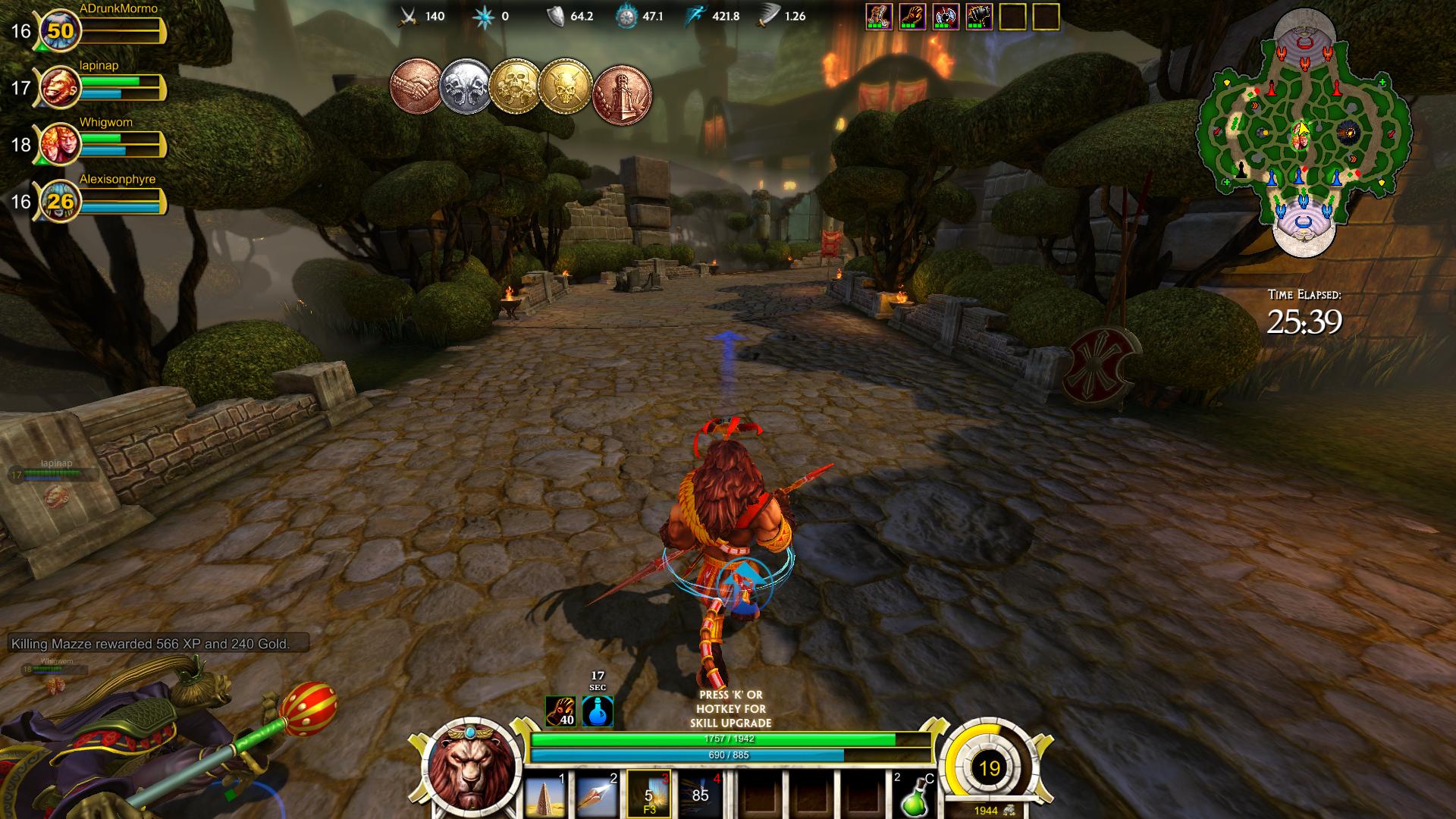Inspect the boots item in top inventory

click(x=879, y=17)
